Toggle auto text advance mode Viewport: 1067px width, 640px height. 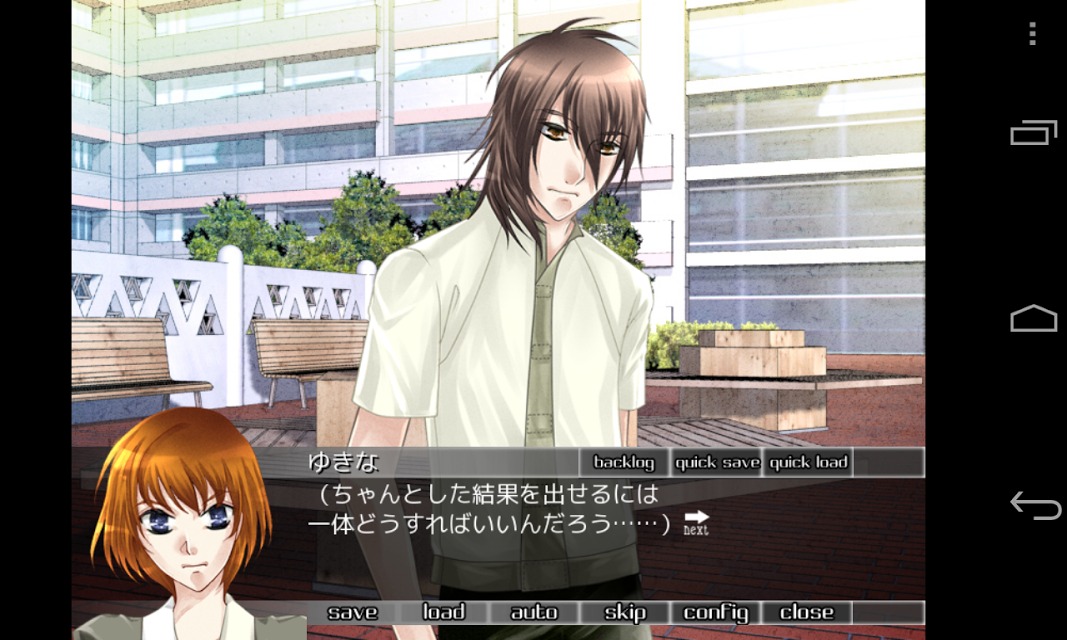pyautogui.click(x=534, y=612)
